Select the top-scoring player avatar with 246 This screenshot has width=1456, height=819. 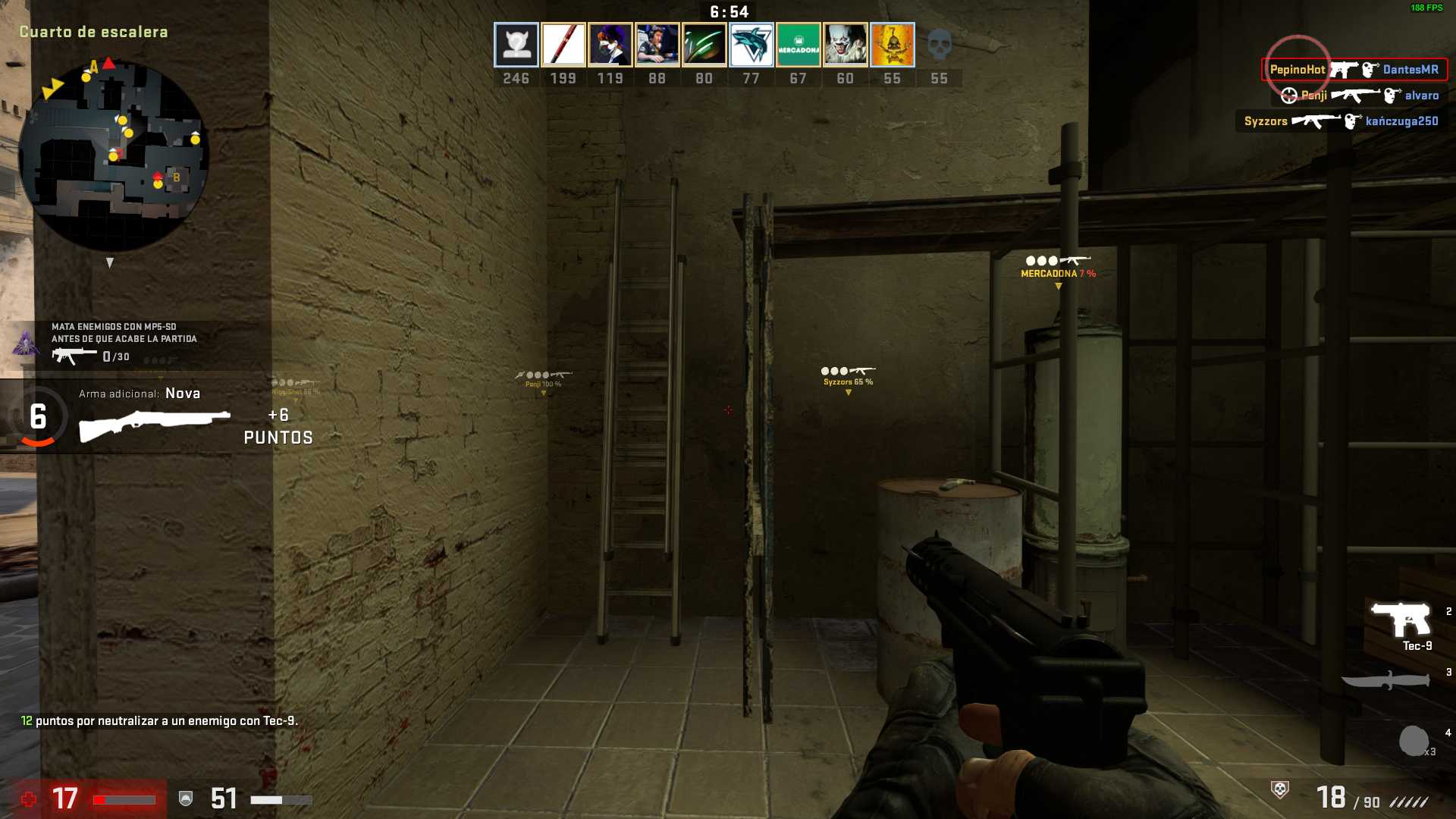[x=516, y=45]
